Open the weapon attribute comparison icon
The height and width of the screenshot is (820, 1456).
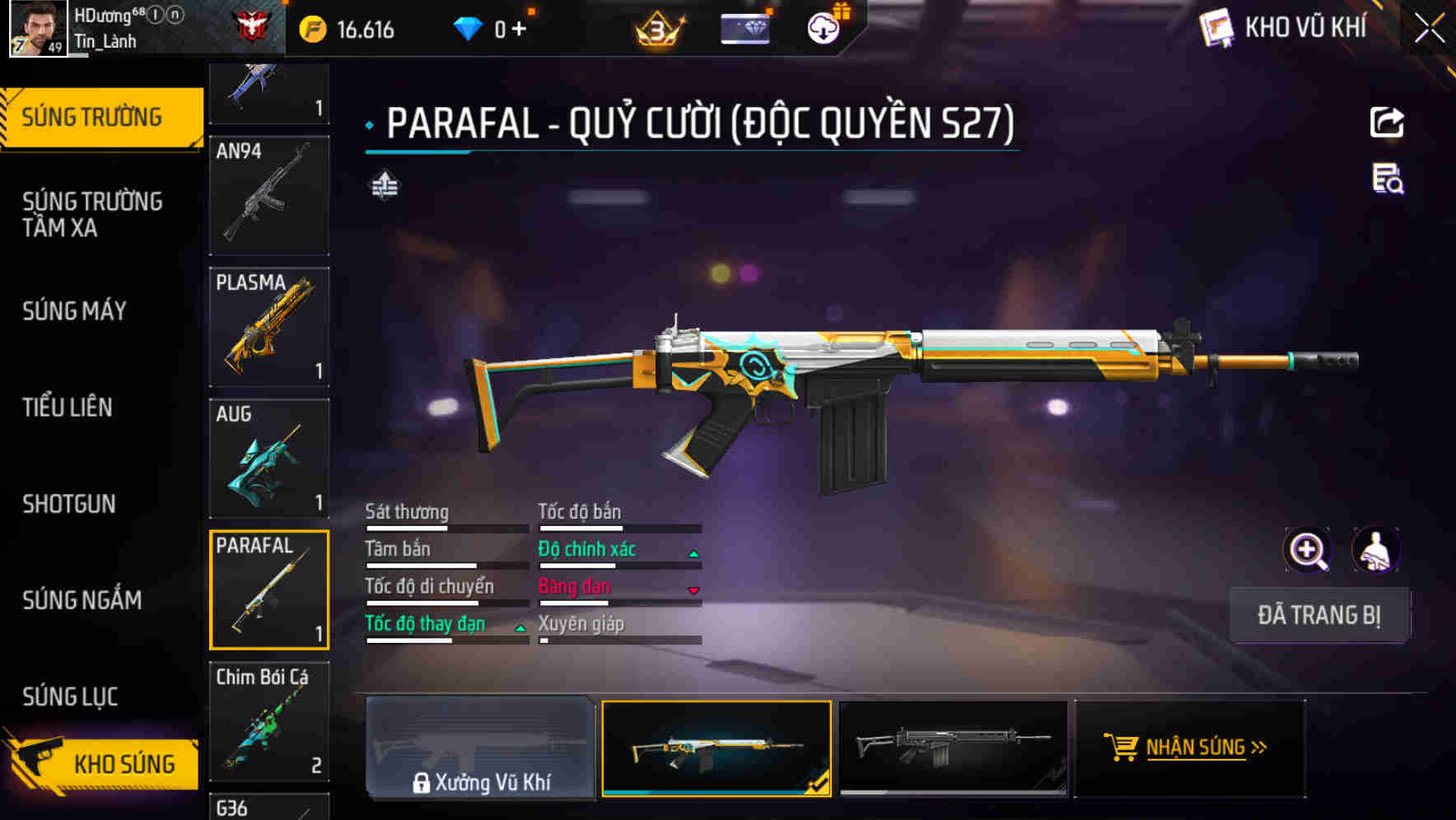[x=384, y=187]
